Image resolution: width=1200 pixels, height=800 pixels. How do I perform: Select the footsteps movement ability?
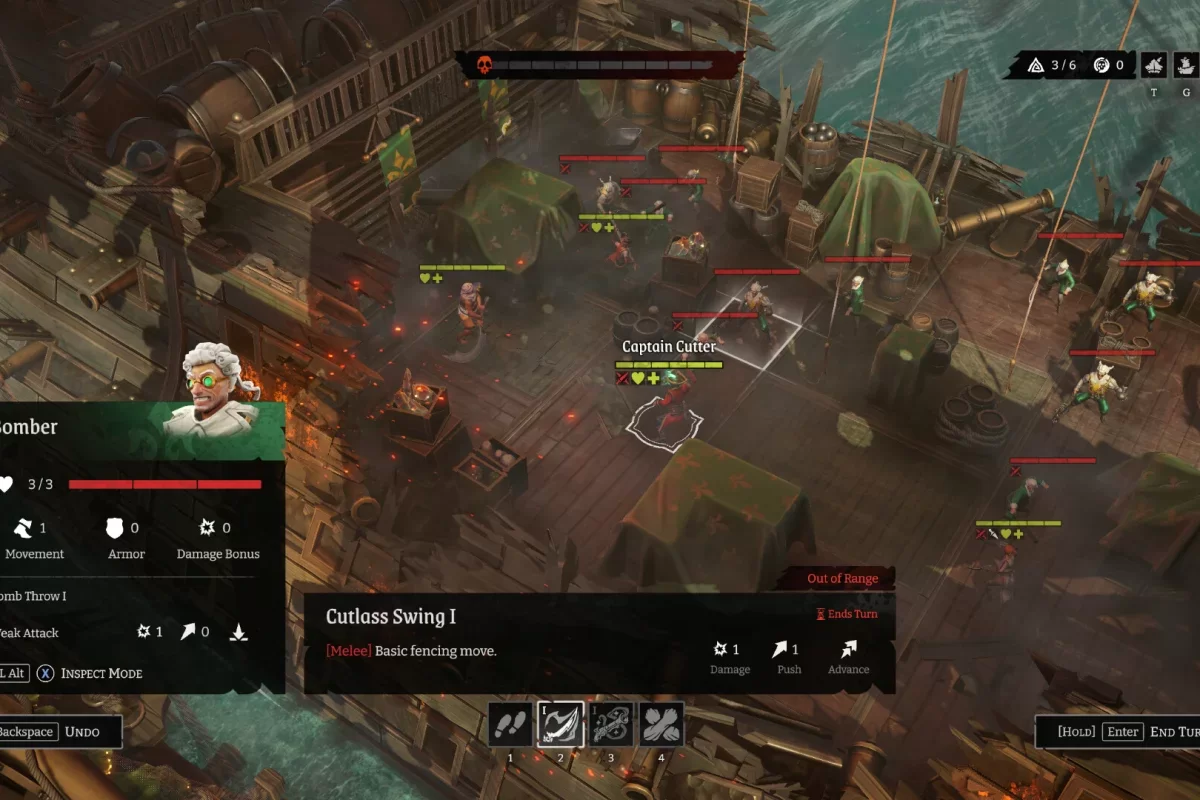(510, 724)
